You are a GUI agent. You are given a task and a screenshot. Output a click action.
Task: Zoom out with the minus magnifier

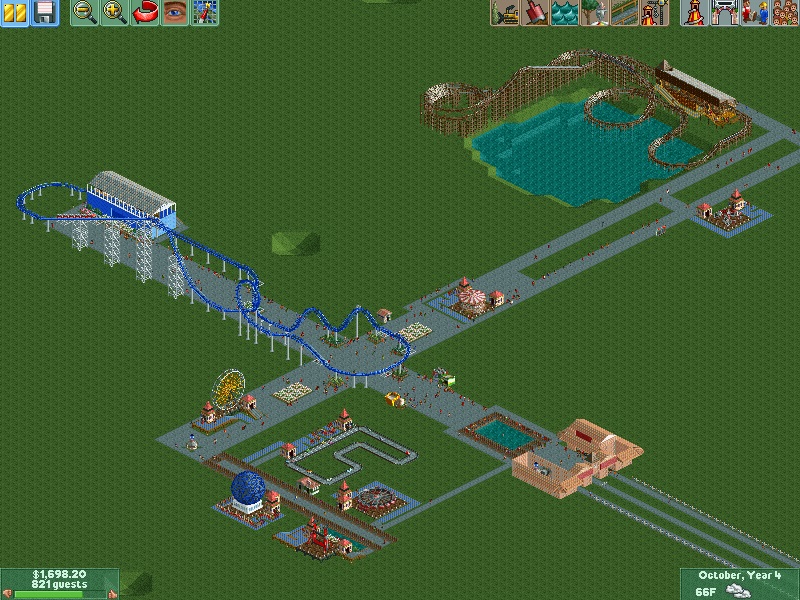click(85, 12)
